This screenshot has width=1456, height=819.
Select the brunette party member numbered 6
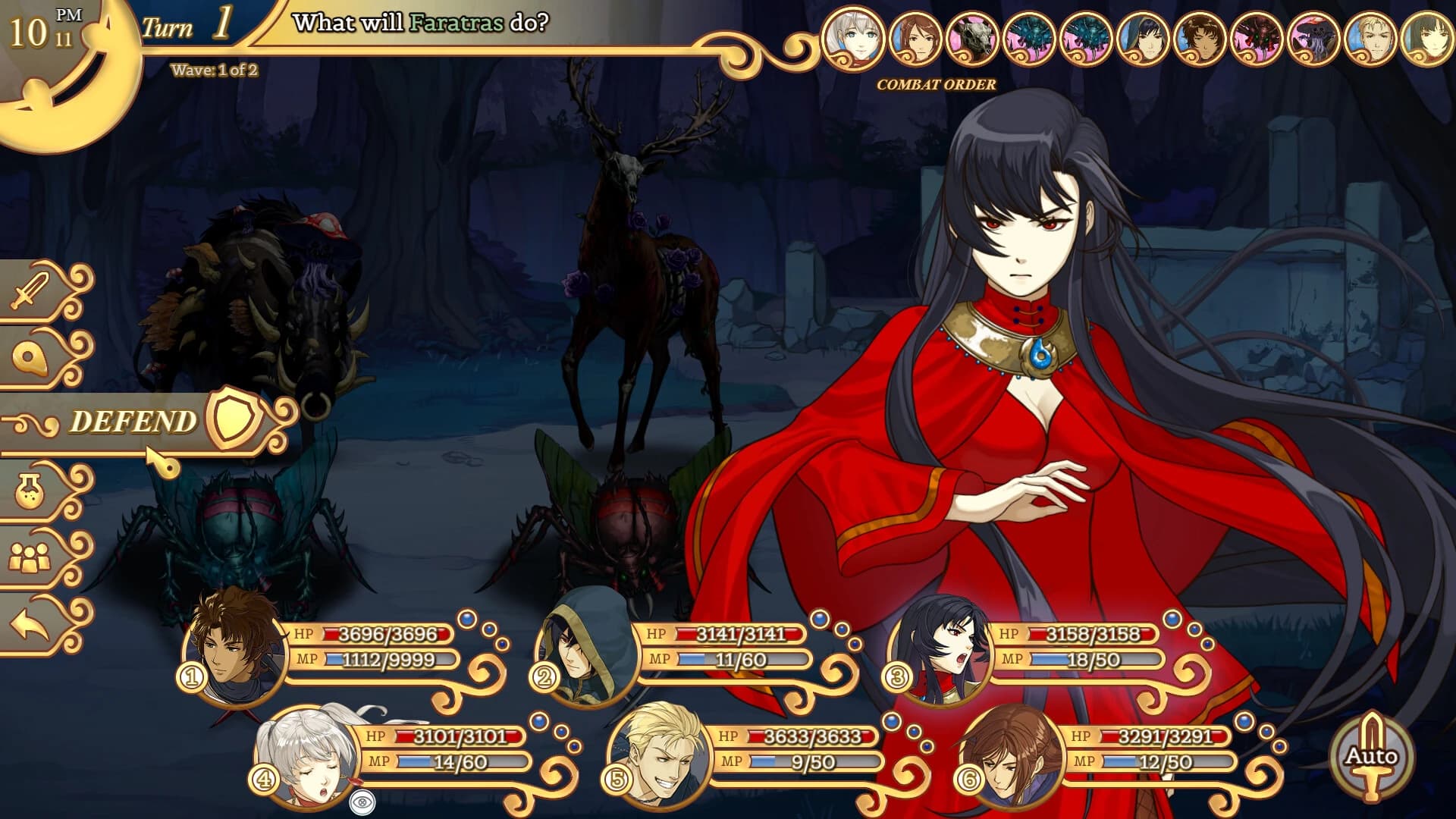[x=1012, y=755]
